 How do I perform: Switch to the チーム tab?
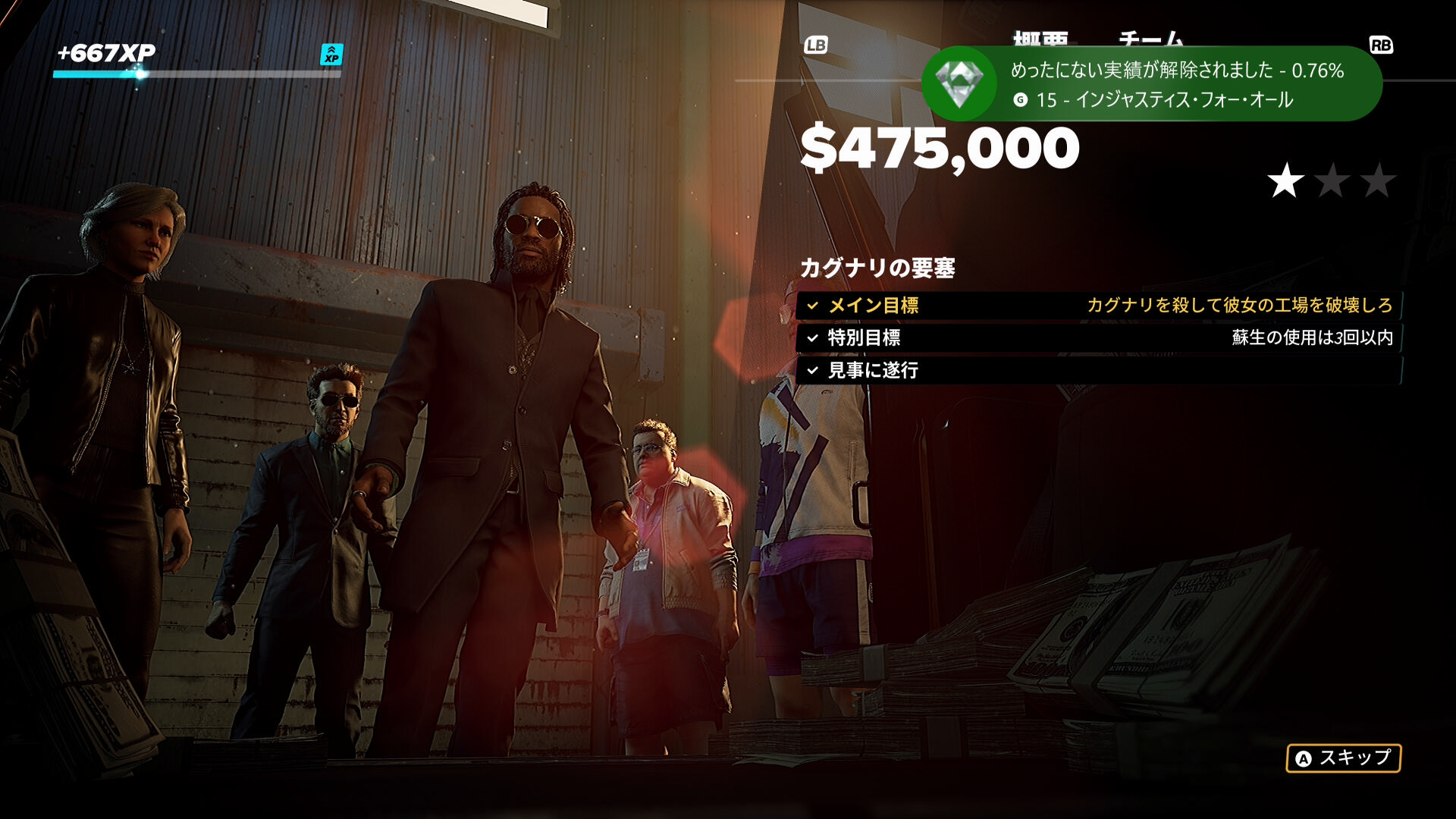[1150, 39]
